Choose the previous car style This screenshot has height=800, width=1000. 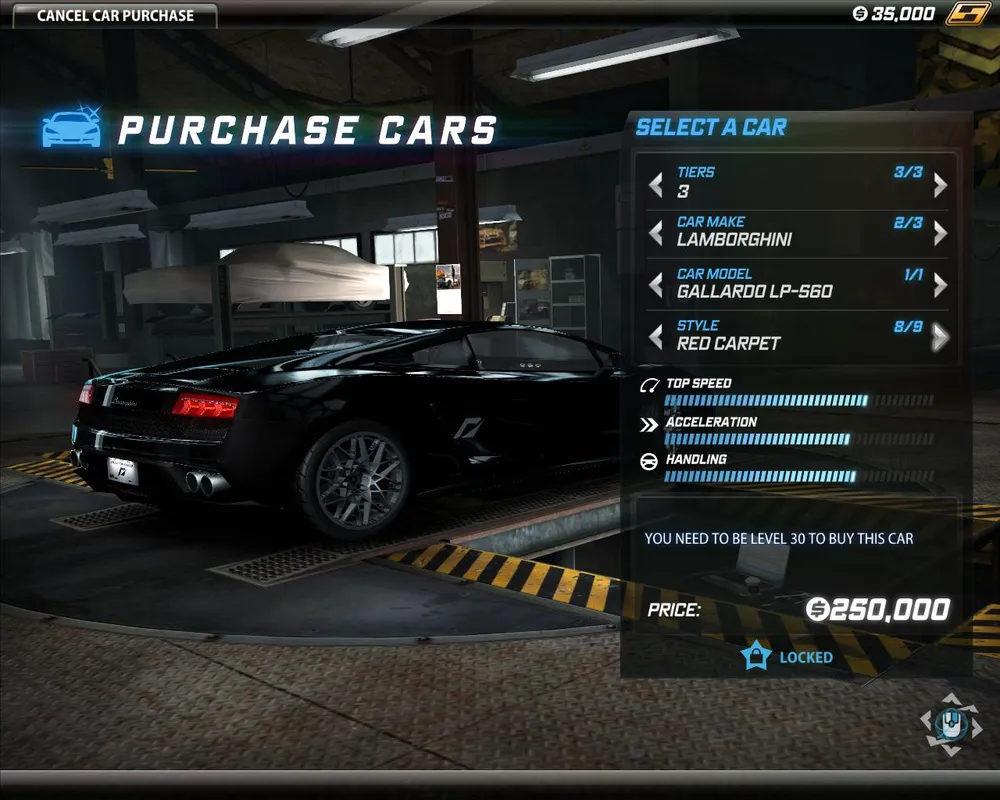pyautogui.click(x=656, y=337)
